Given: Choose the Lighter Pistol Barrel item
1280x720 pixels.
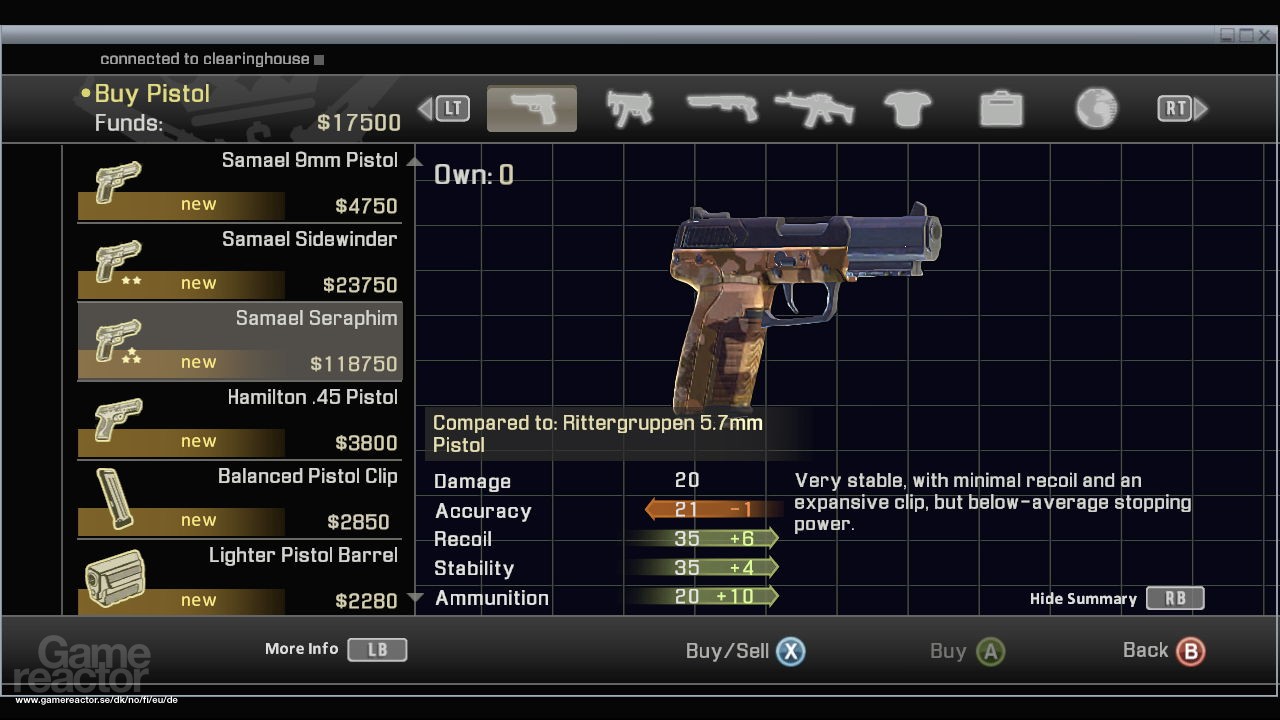Looking at the screenshot, I should coord(240,578).
